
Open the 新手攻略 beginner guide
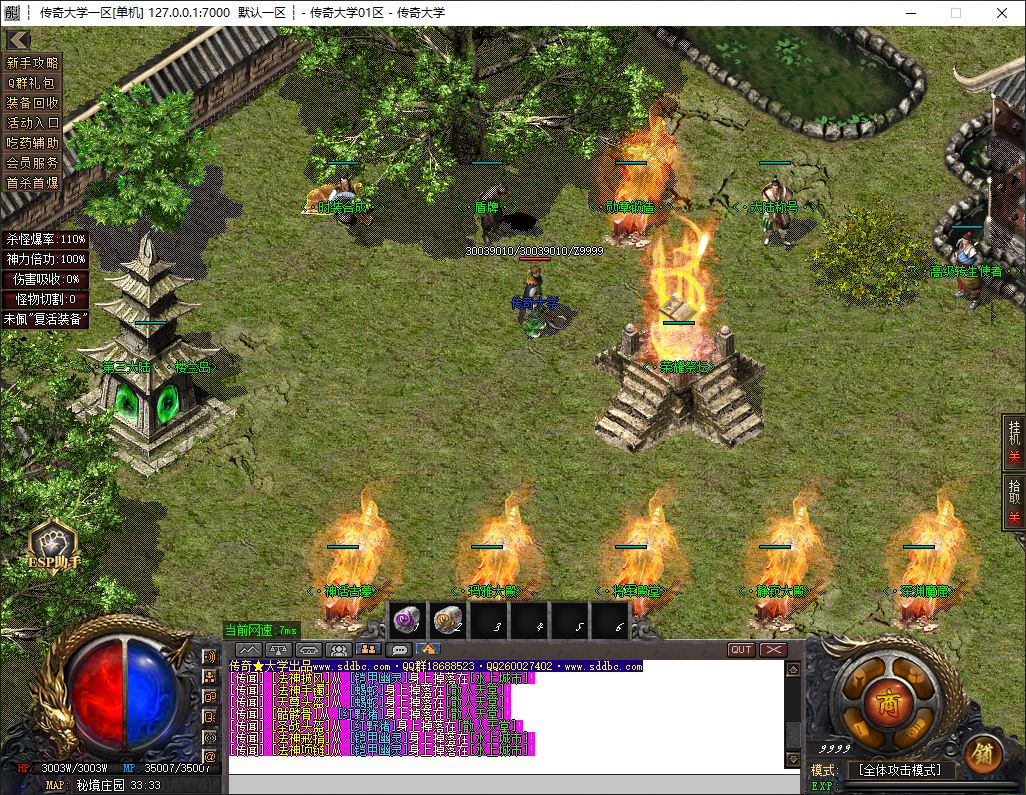point(32,63)
